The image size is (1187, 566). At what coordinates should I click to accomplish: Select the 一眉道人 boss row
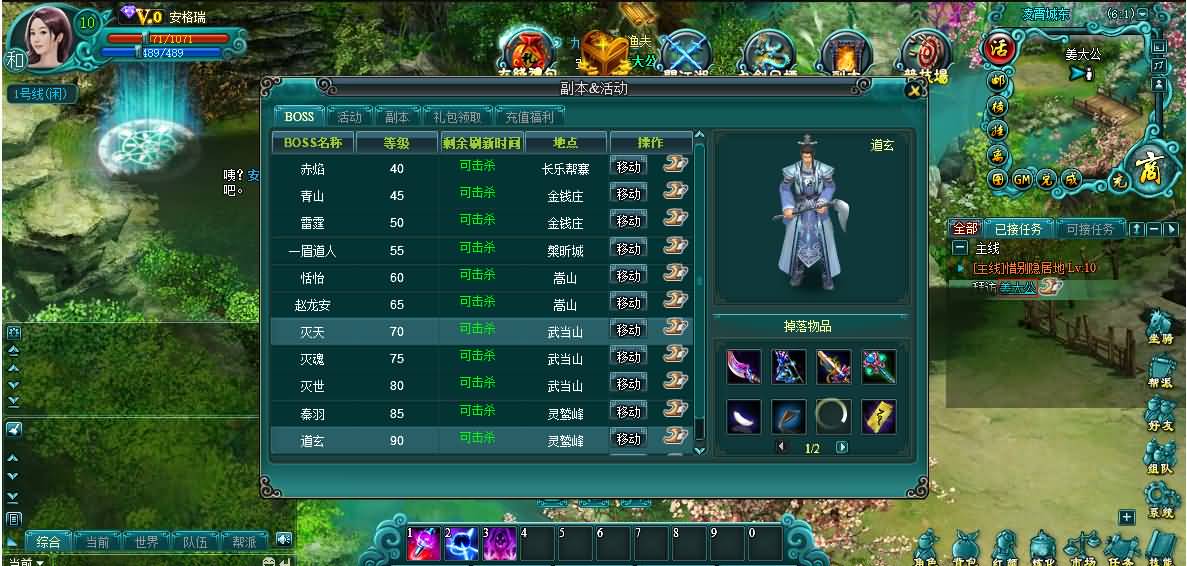pos(312,251)
